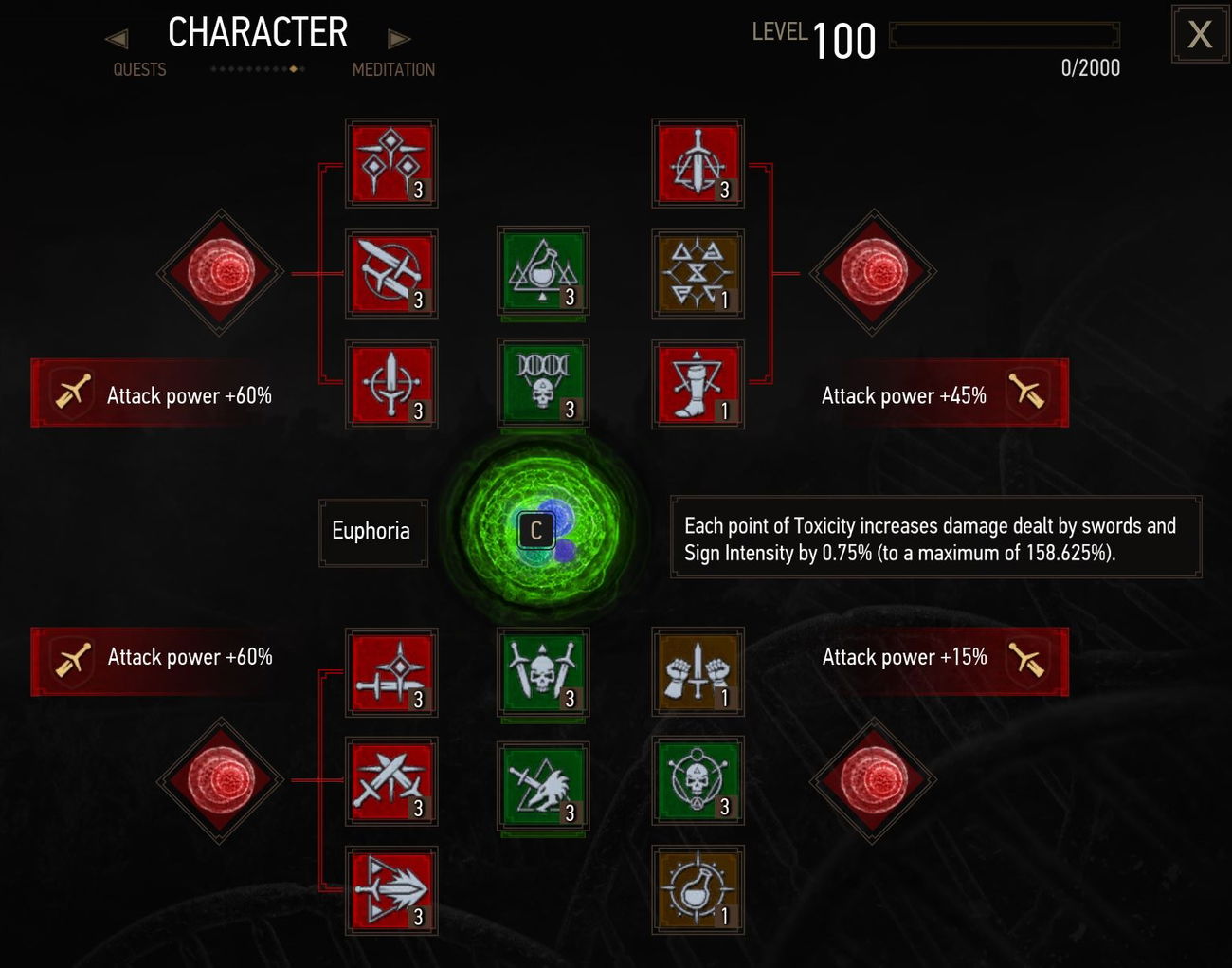Click the experience bar showing 0/2000
This screenshot has height=968, width=1232.
click(x=1005, y=36)
